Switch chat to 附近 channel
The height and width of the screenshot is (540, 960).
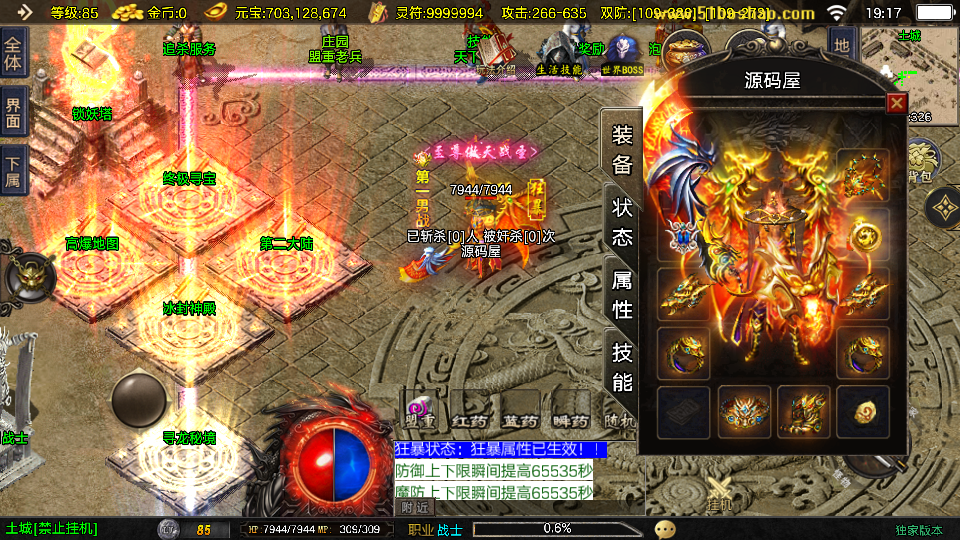(x=416, y=507)
